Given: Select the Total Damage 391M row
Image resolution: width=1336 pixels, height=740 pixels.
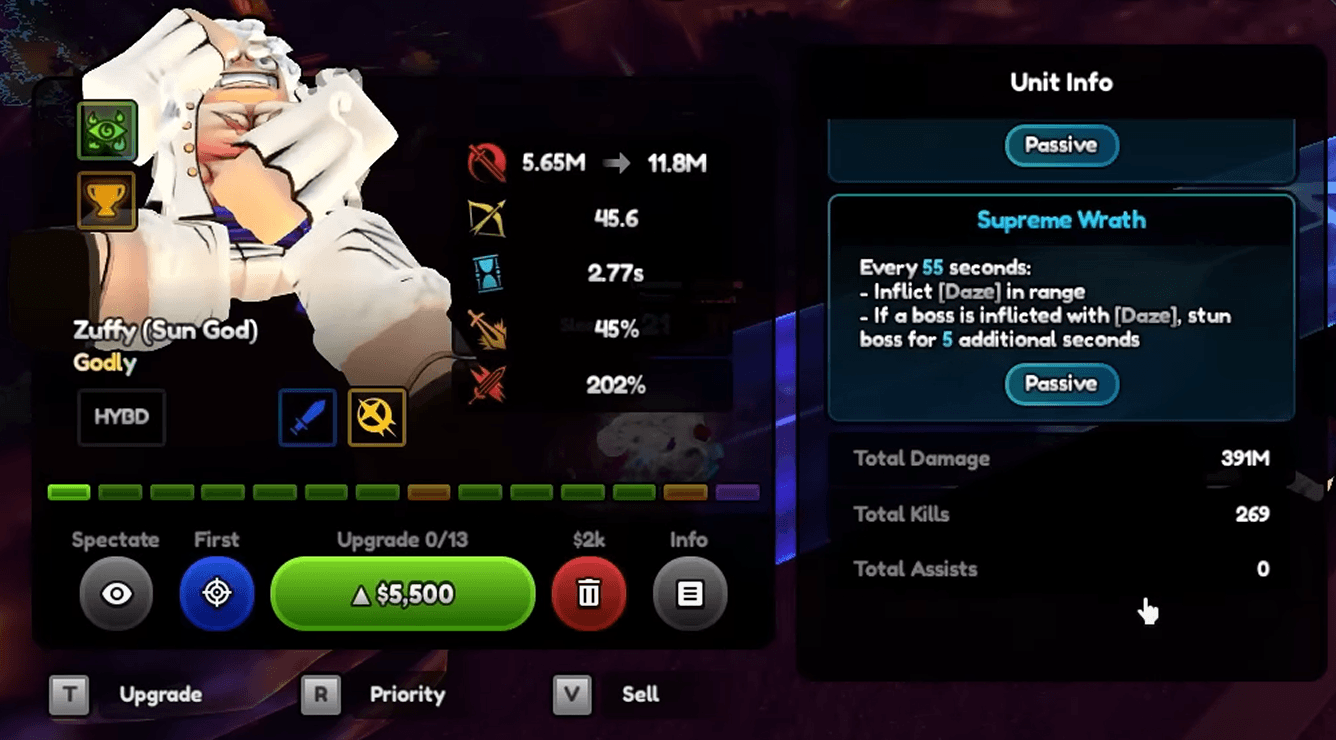Looking at the screenshot, I should pyautogui.click(x=1061, y=458).
